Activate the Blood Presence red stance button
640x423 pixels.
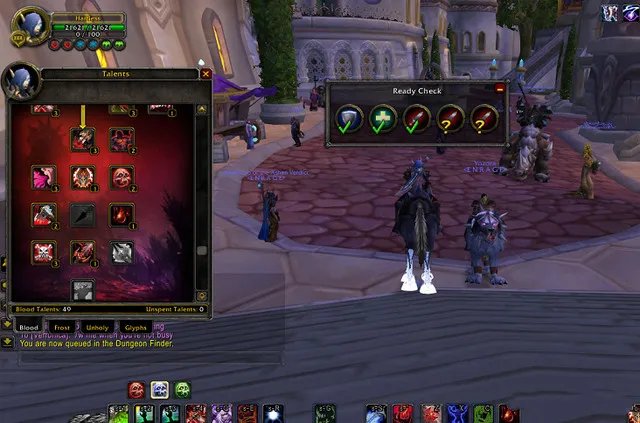[136, 389]
